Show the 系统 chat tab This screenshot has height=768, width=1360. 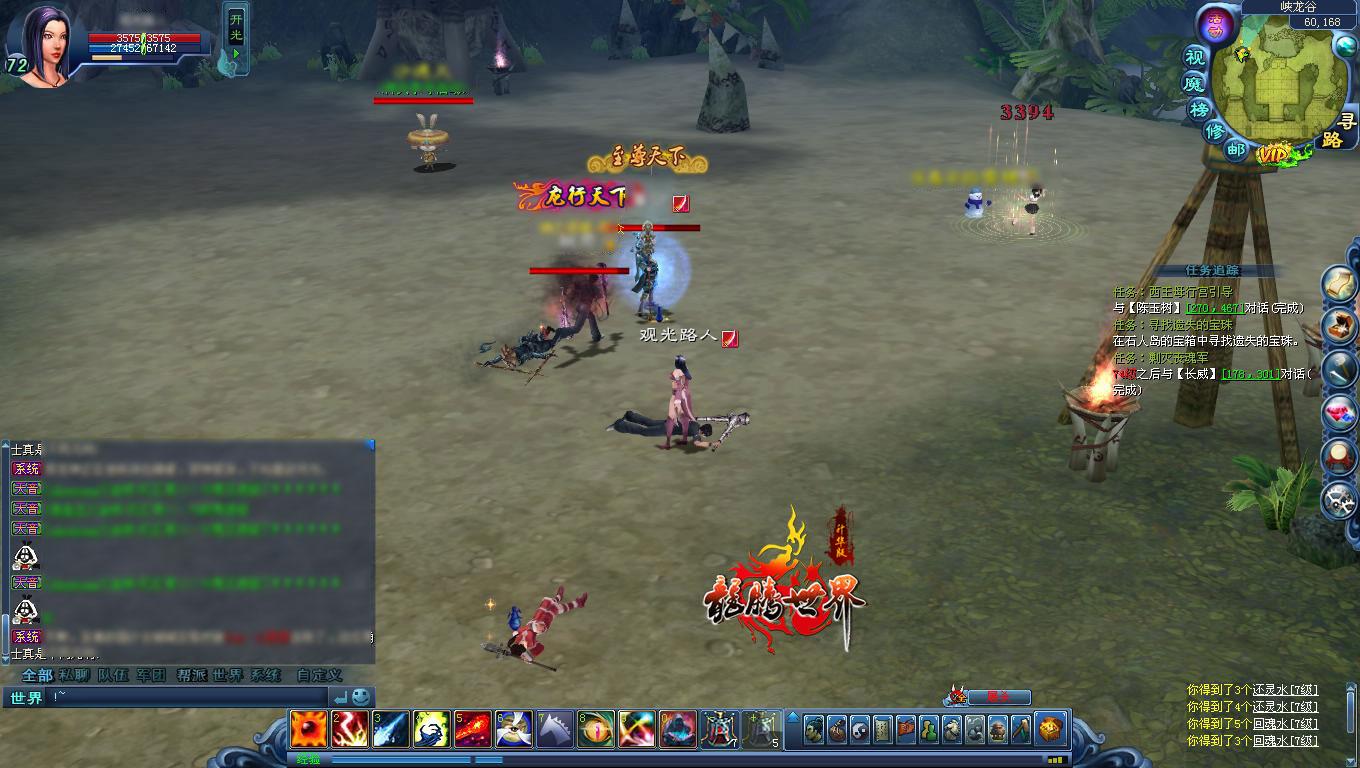pyautogui.click(x=266, y=675)
